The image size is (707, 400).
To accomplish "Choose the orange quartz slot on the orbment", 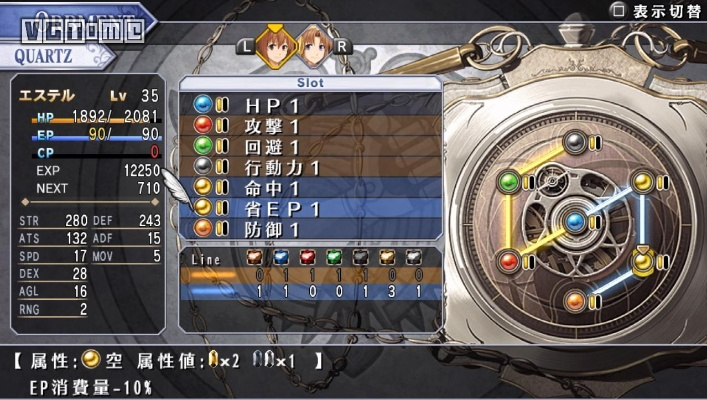I will (575, 299).
